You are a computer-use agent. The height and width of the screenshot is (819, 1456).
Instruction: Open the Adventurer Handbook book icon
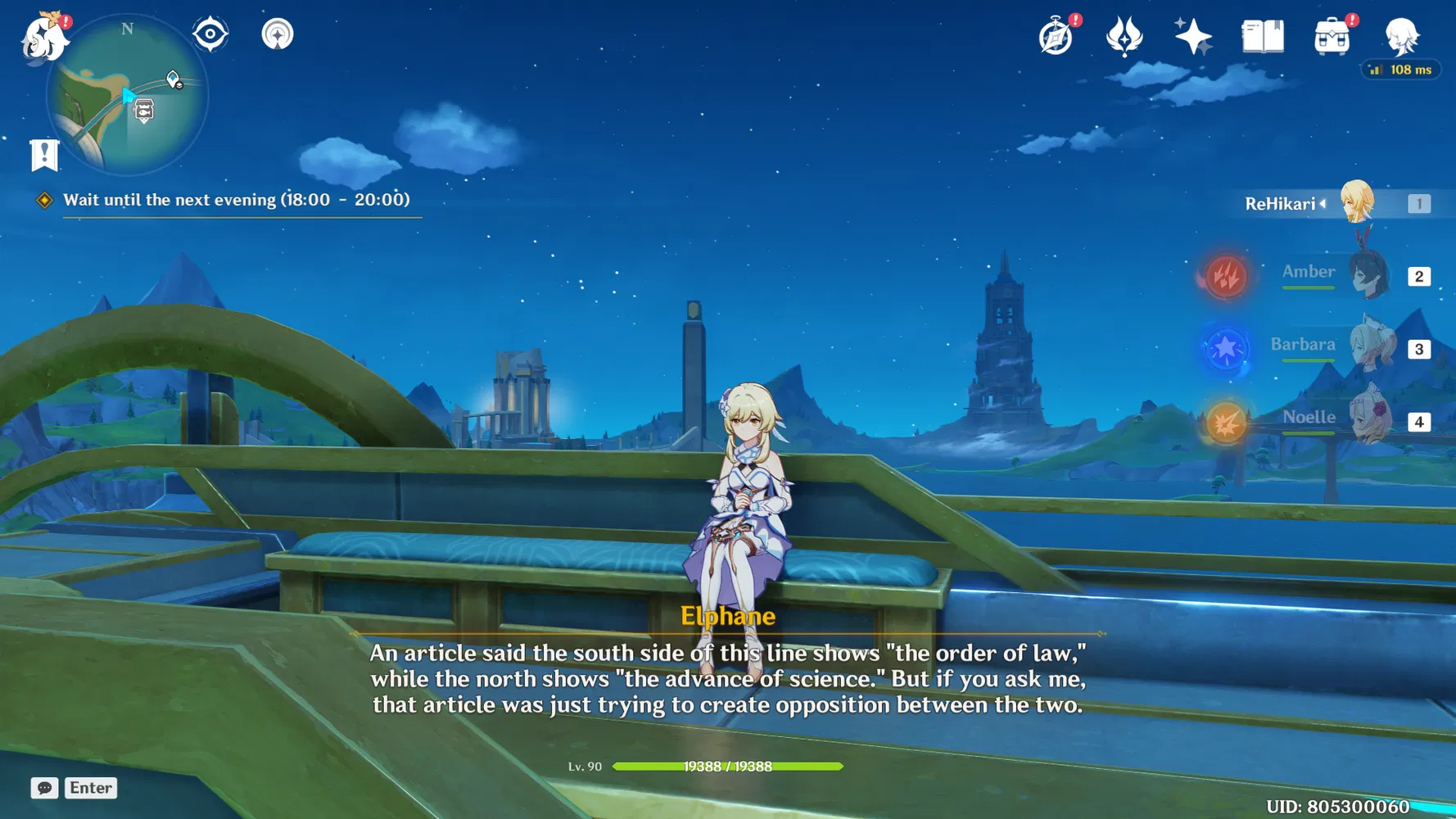[1262, 37]
